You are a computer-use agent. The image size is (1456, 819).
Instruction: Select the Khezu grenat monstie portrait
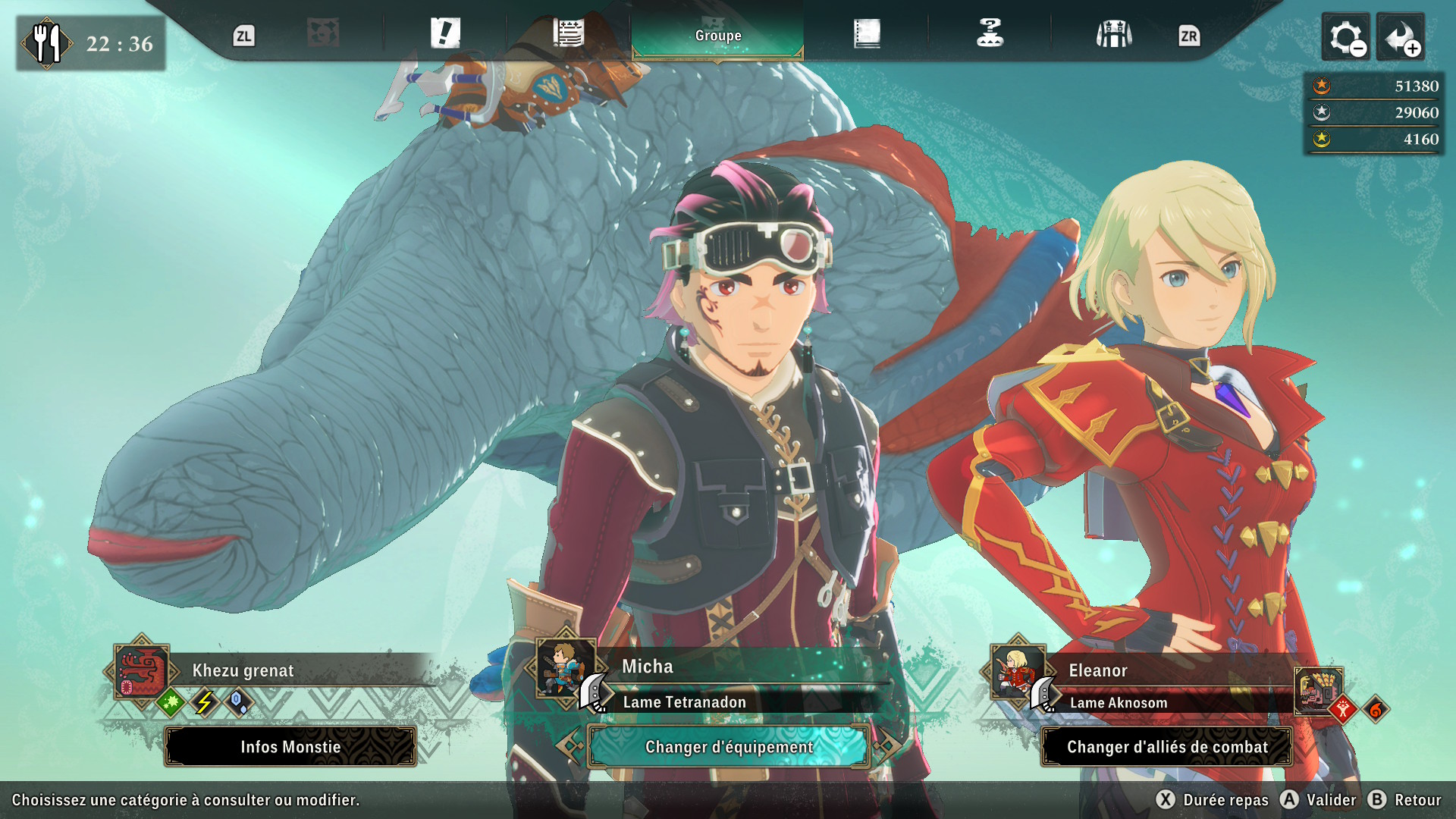142,671
